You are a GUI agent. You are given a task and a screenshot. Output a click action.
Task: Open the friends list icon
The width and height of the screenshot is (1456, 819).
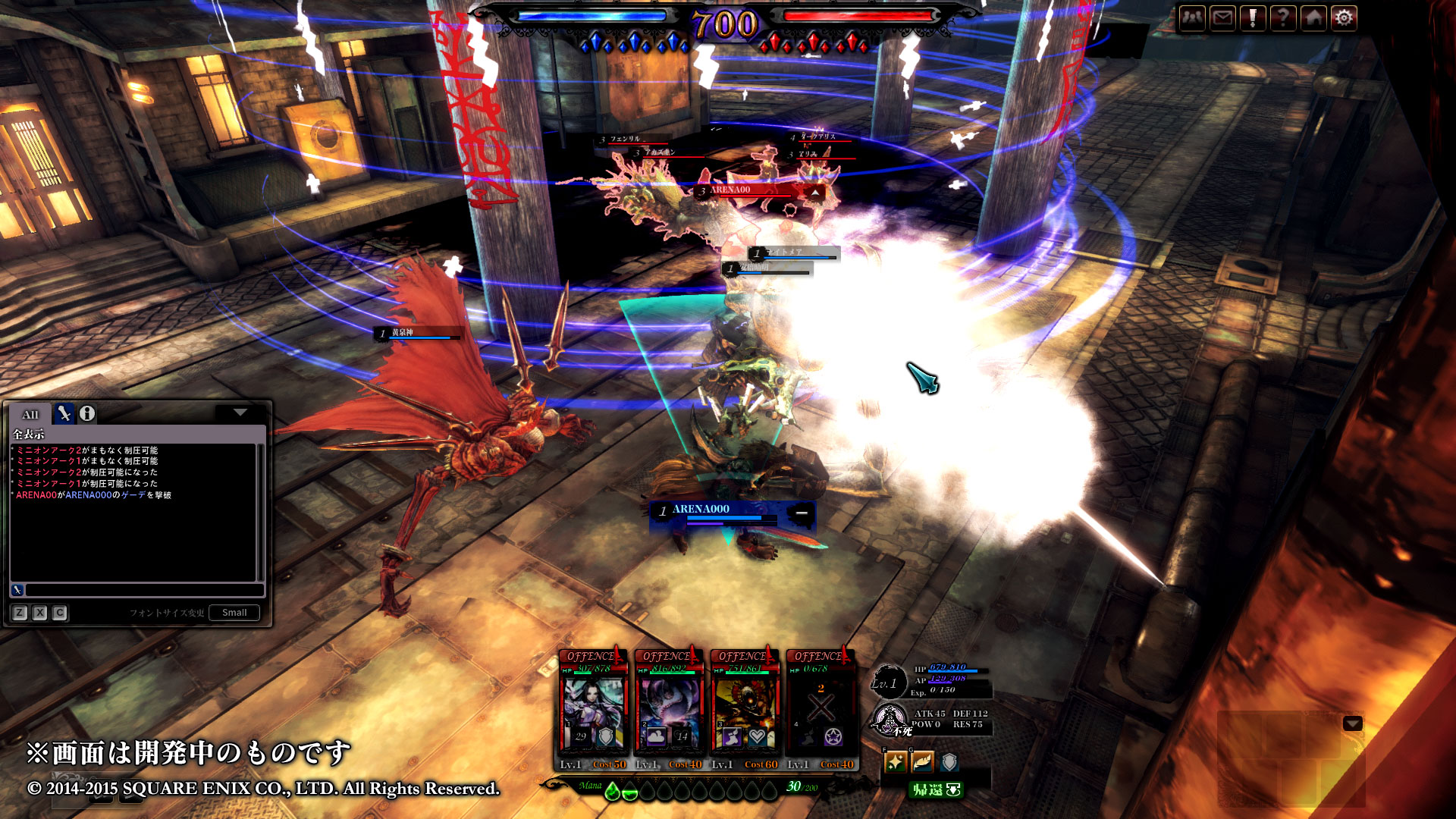tap(1192, 17)
